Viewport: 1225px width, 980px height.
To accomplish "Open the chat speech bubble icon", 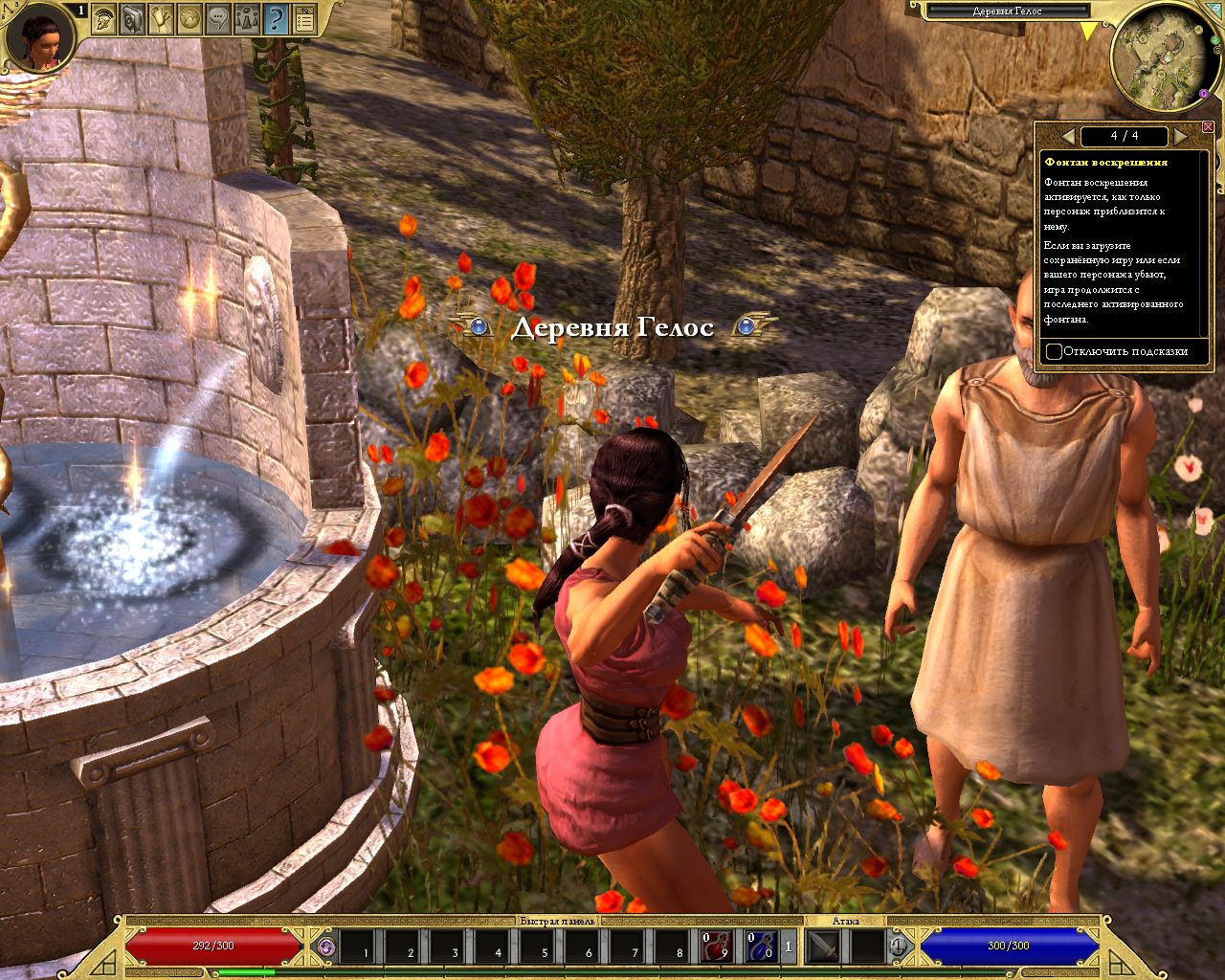I will pos(218,18).
